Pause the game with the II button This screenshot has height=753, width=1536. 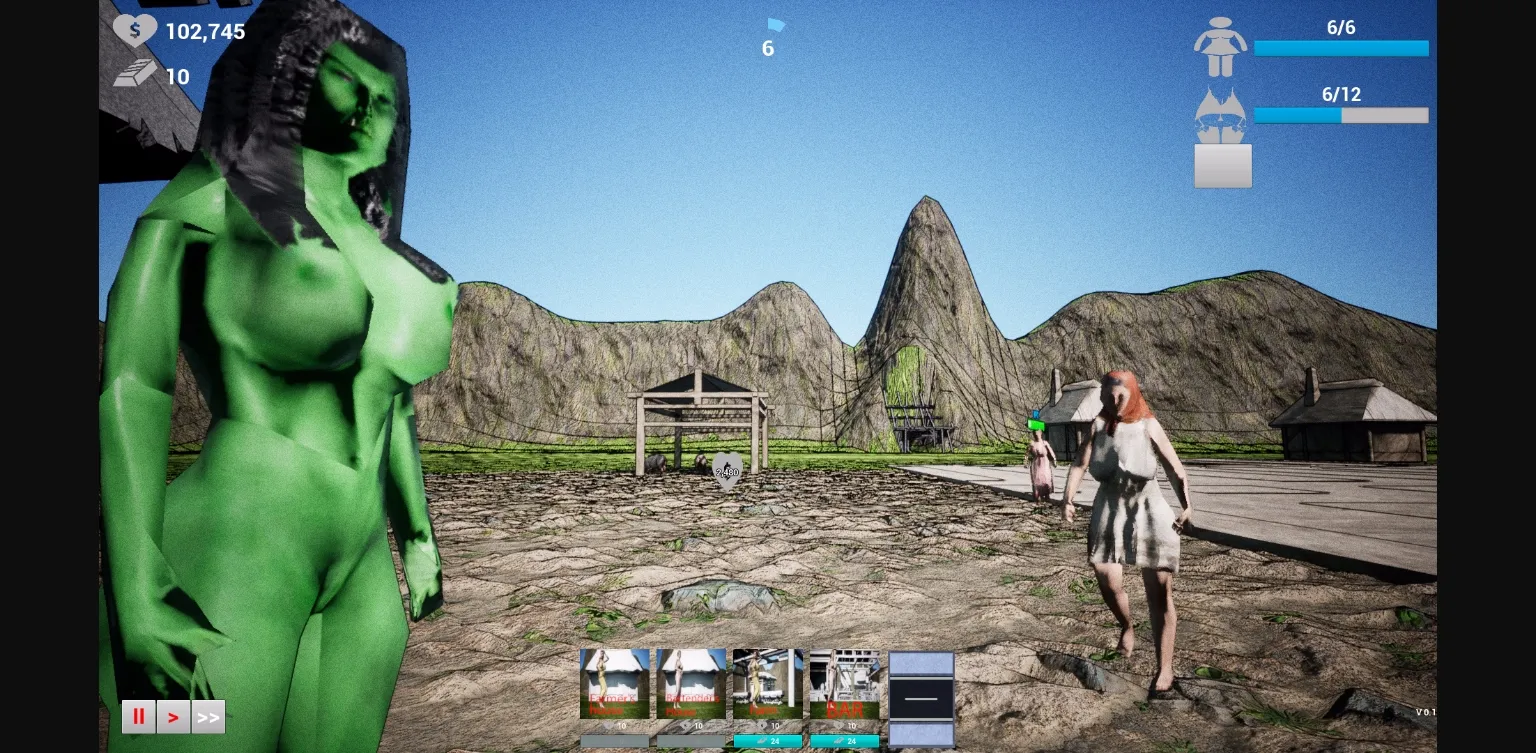138,716
